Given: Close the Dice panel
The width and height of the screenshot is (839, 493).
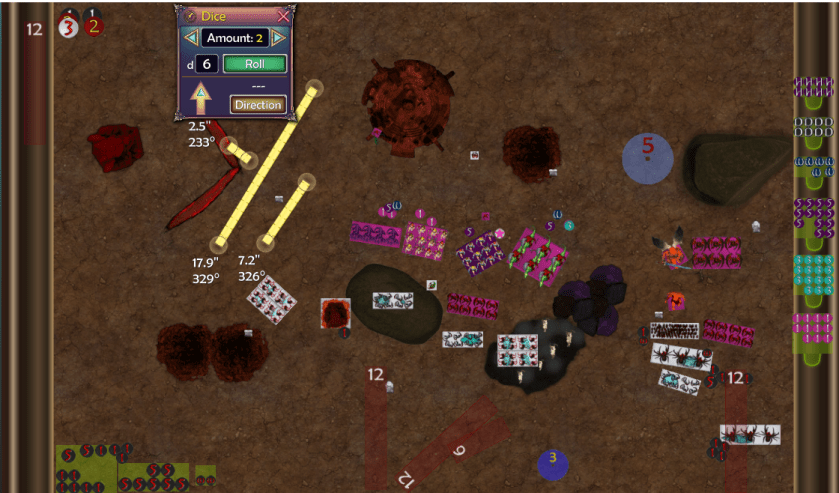Looking at the screenshot, I should pyautogui.click(x=283, y=16).
